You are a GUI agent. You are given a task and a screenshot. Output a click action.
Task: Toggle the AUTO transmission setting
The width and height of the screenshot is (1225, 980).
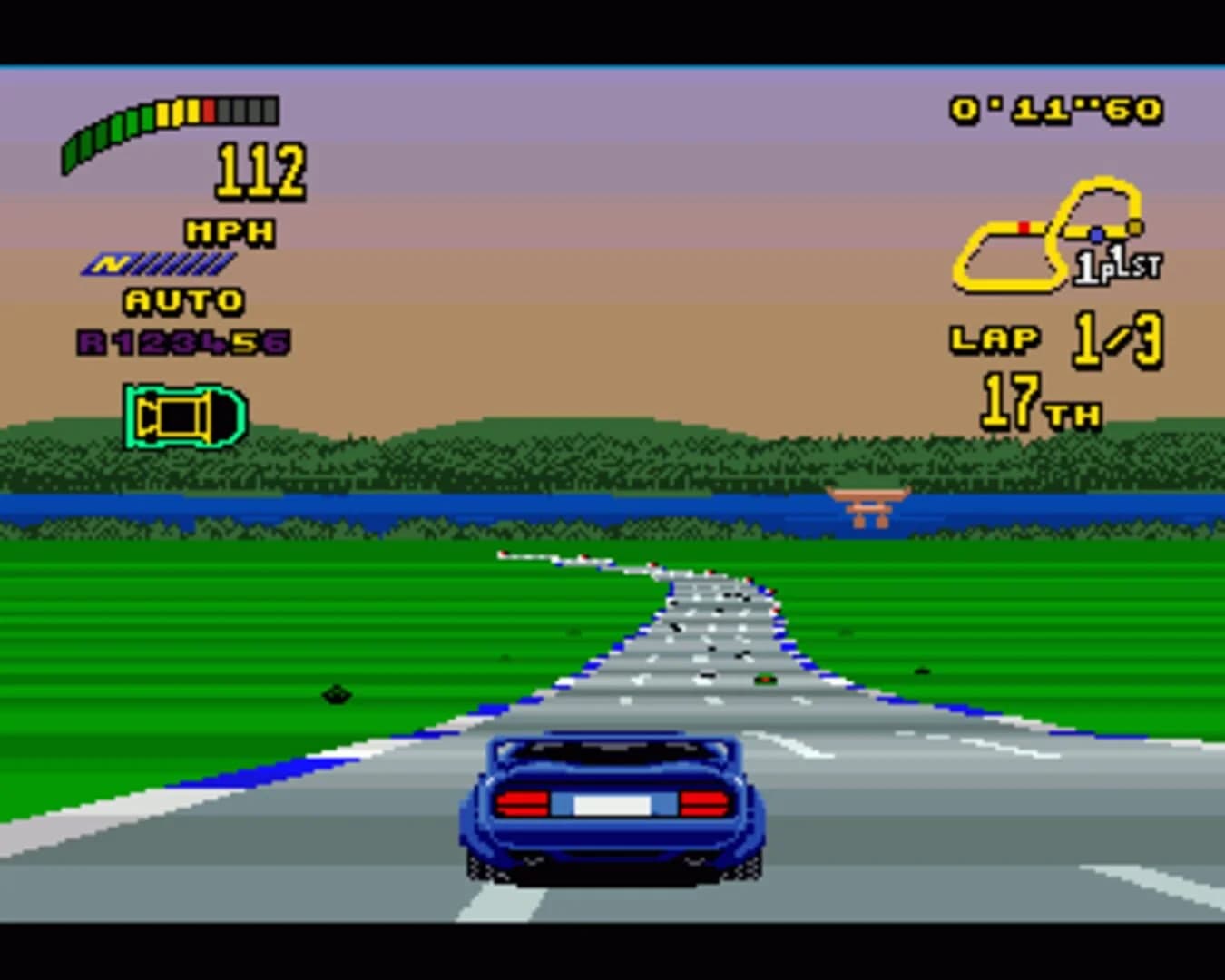[183, 298]
